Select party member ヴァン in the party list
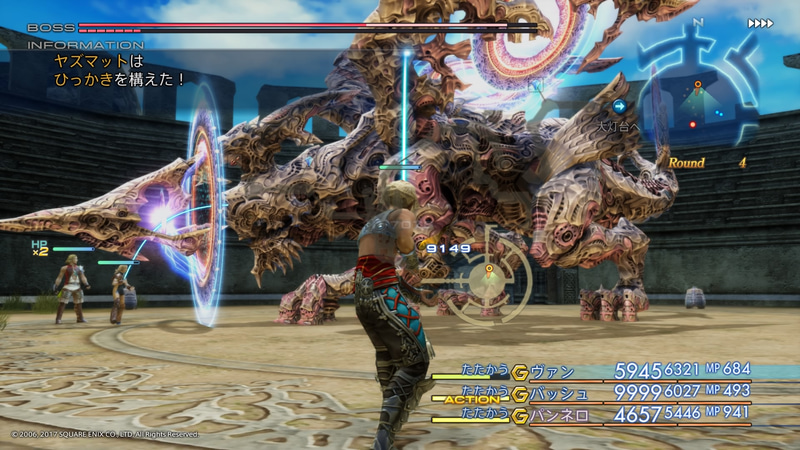The width and height of the screenshot is (800, 450). click(555, 372)
